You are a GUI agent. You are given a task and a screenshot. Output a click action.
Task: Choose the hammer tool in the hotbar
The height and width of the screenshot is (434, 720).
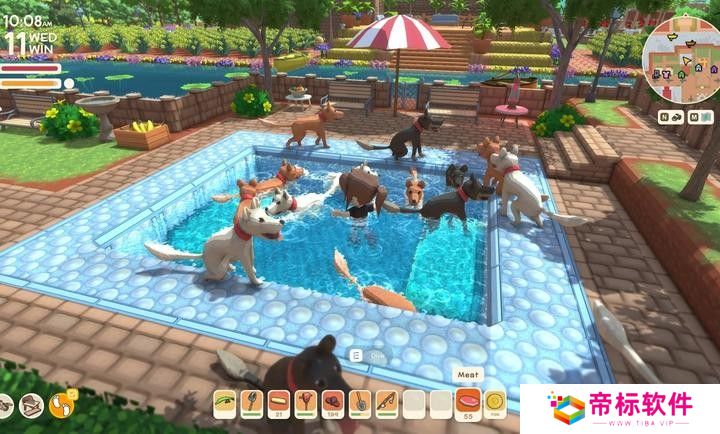[x=305, y=403]
